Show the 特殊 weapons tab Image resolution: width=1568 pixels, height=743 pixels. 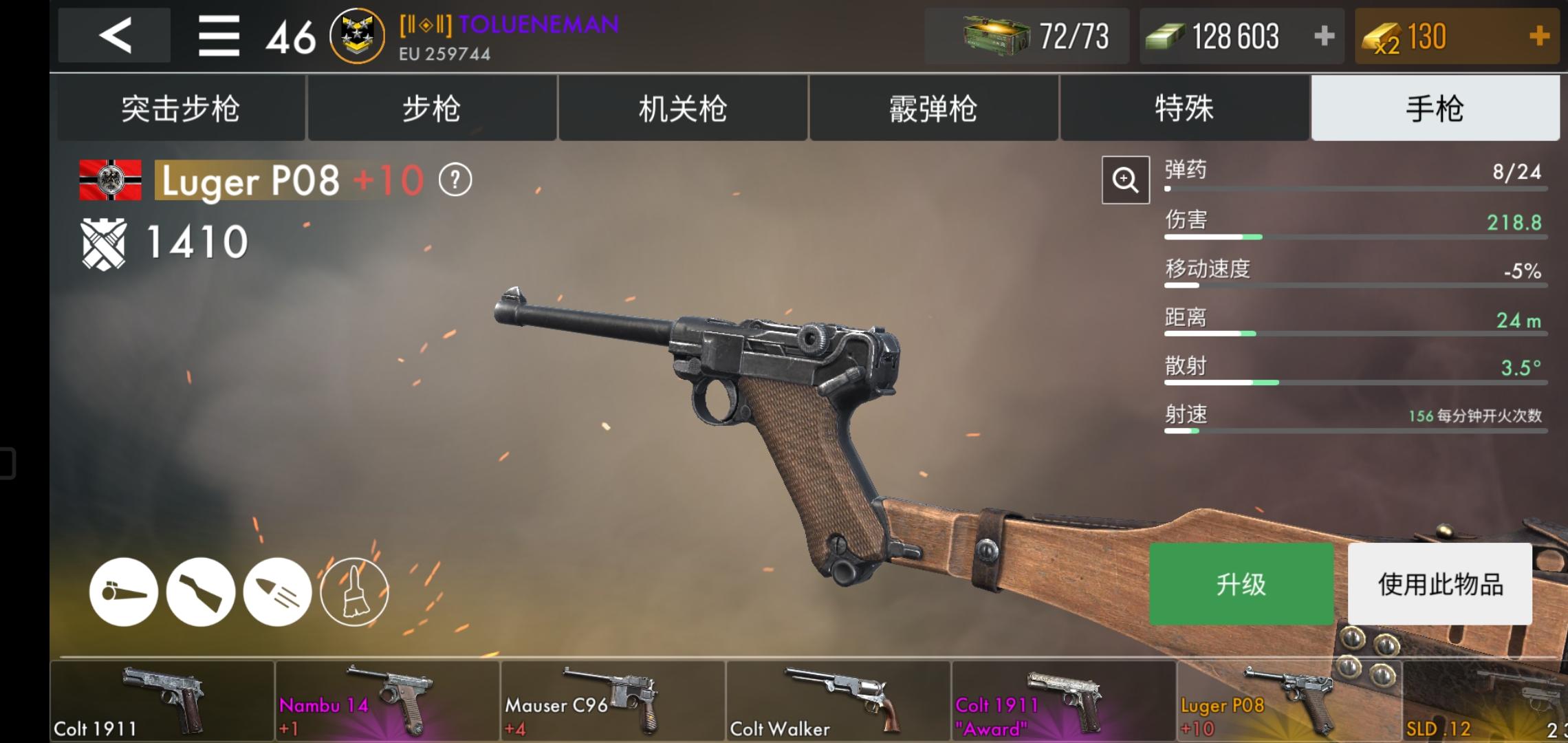[1184, 109]
